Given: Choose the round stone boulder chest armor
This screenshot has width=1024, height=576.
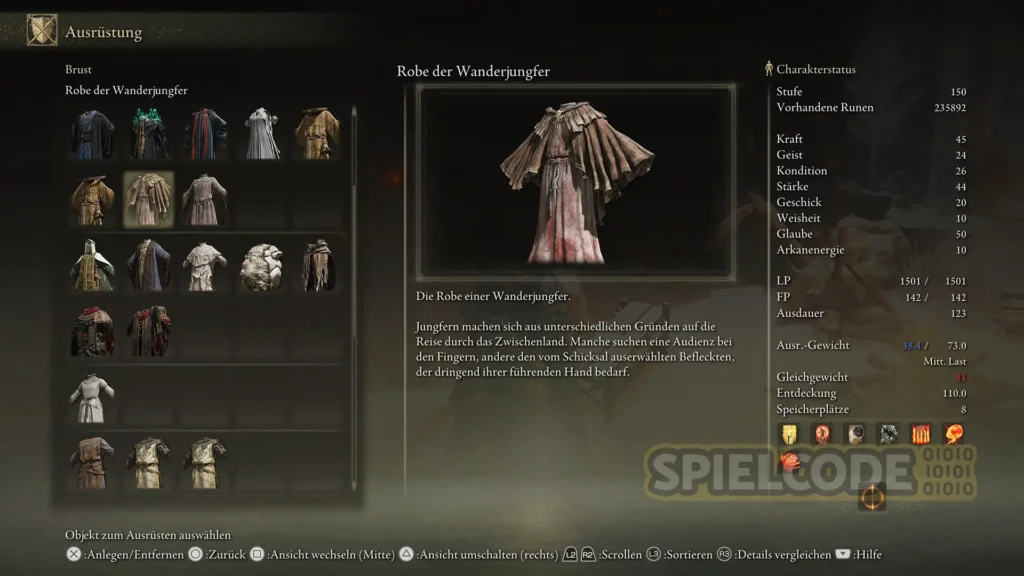Looking at the screenshot, I should click(x=262, y=266).
